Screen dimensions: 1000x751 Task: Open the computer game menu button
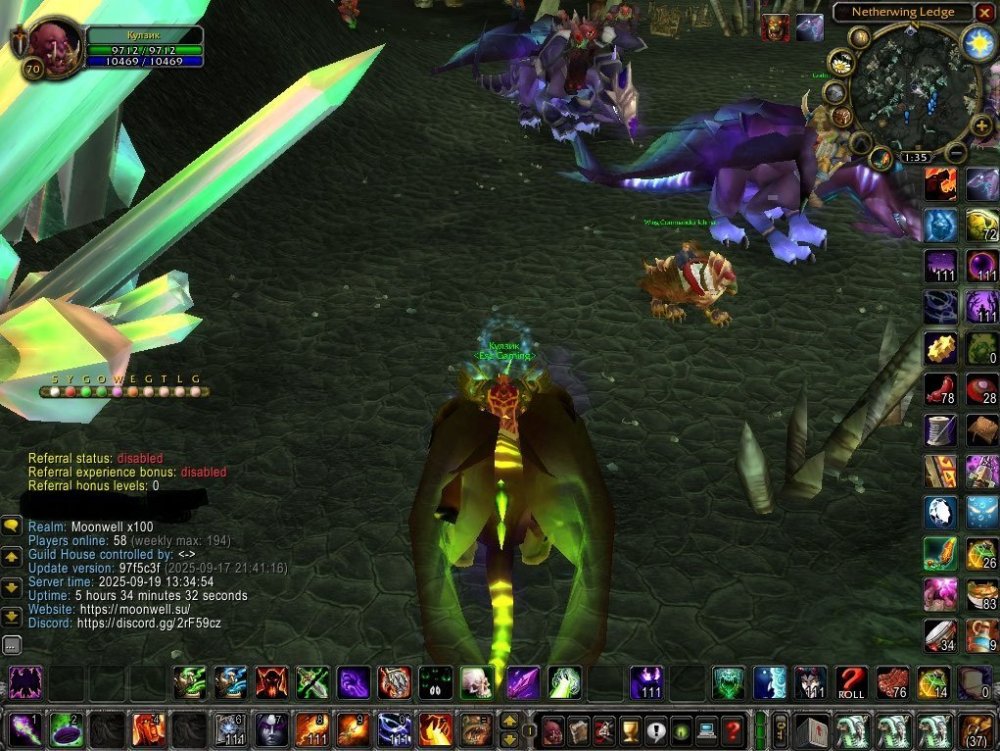(x=707, y=729)
